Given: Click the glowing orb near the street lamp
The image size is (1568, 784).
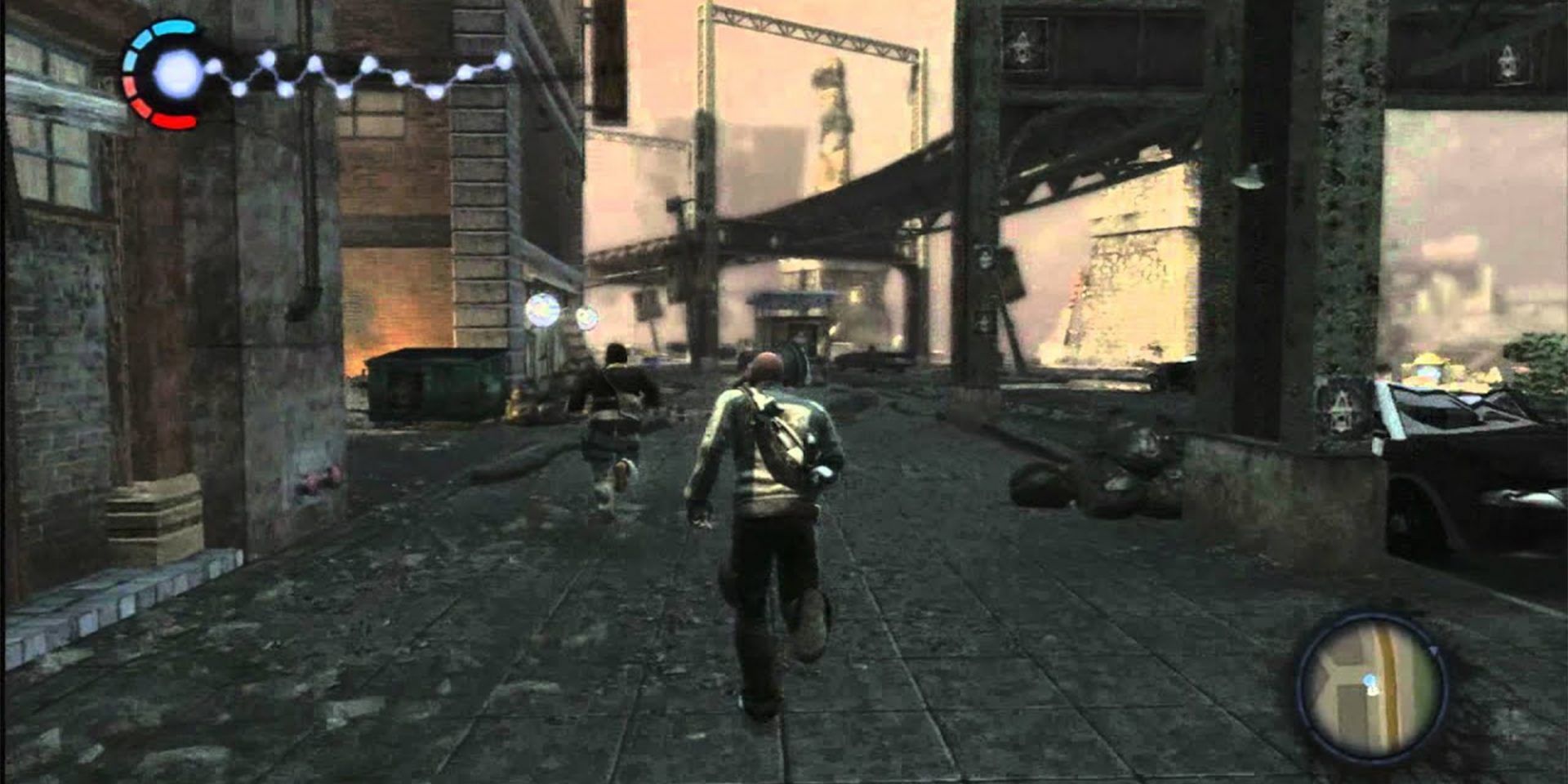Looking at the screenshot, I should pyautogui.click(x=542, y=310).
